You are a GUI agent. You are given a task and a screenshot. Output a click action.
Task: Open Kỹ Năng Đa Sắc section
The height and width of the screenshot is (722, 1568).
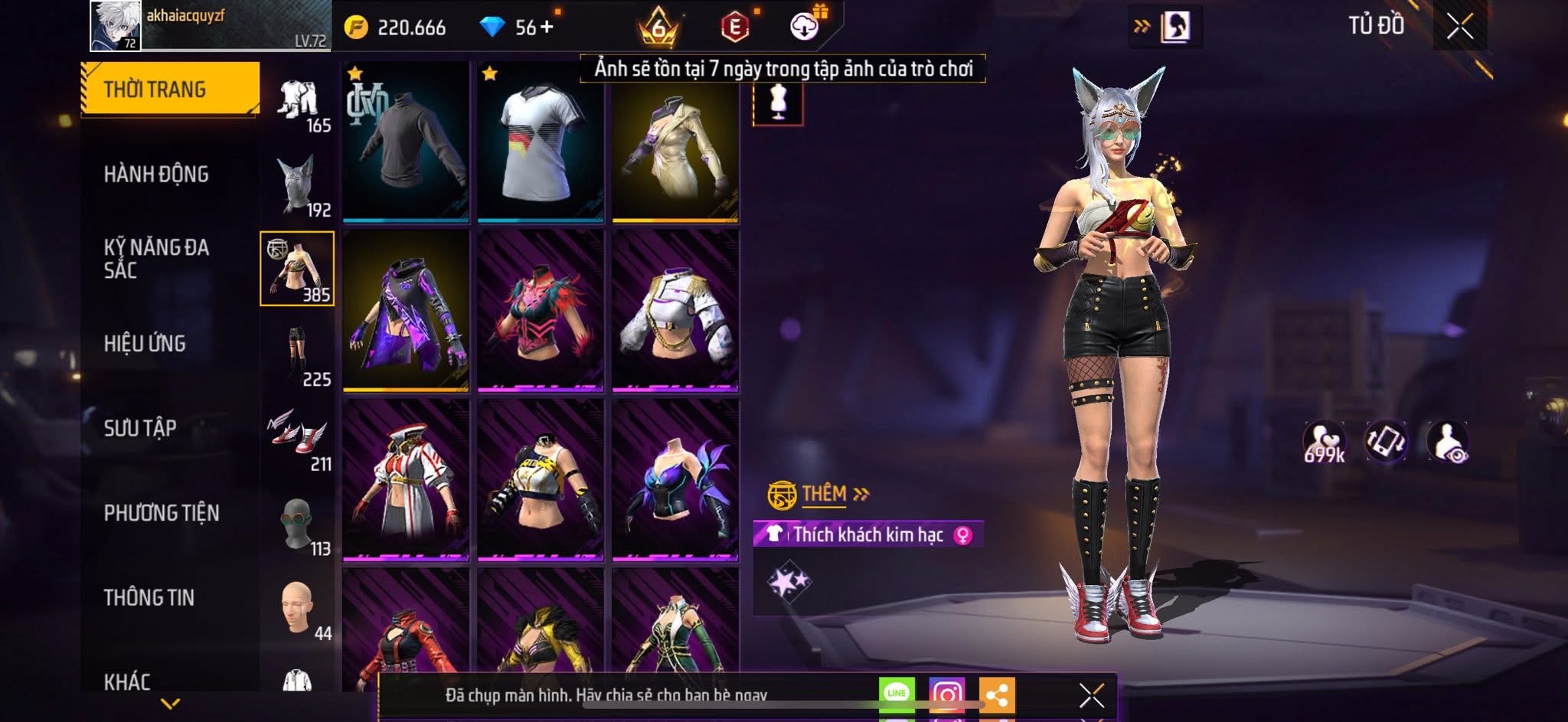tap(156, 259)
